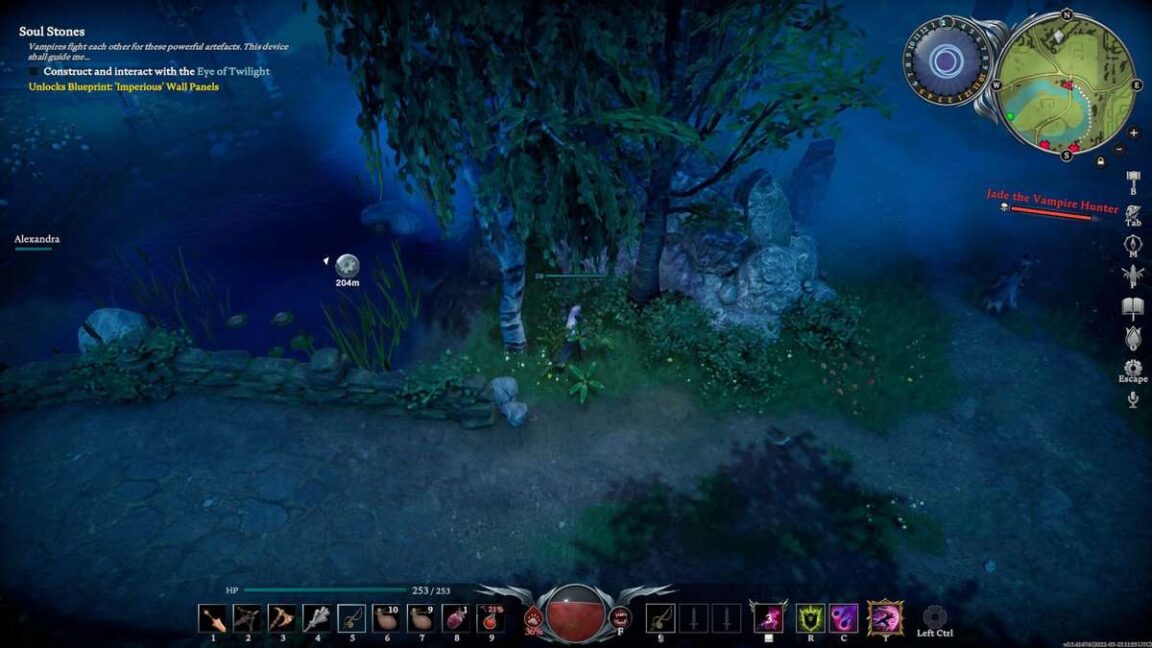Zoom out the minimap with minus button
The image size is (1152, 648).
coord(1119,150)
